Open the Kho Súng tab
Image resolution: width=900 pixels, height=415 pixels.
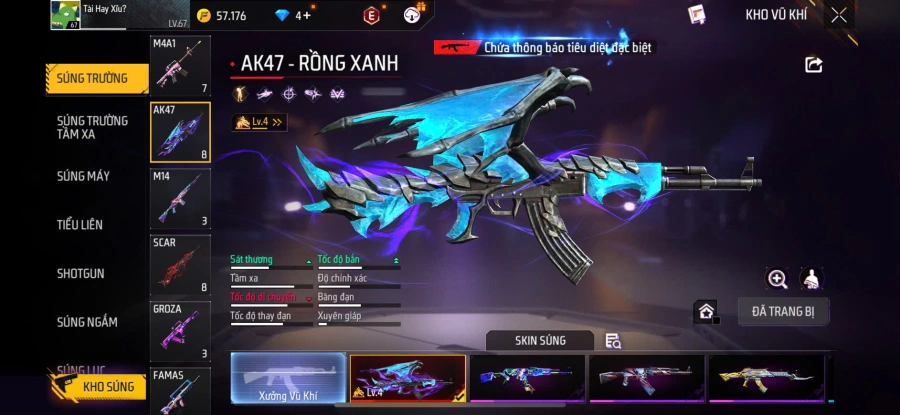[x=100, y=386]
